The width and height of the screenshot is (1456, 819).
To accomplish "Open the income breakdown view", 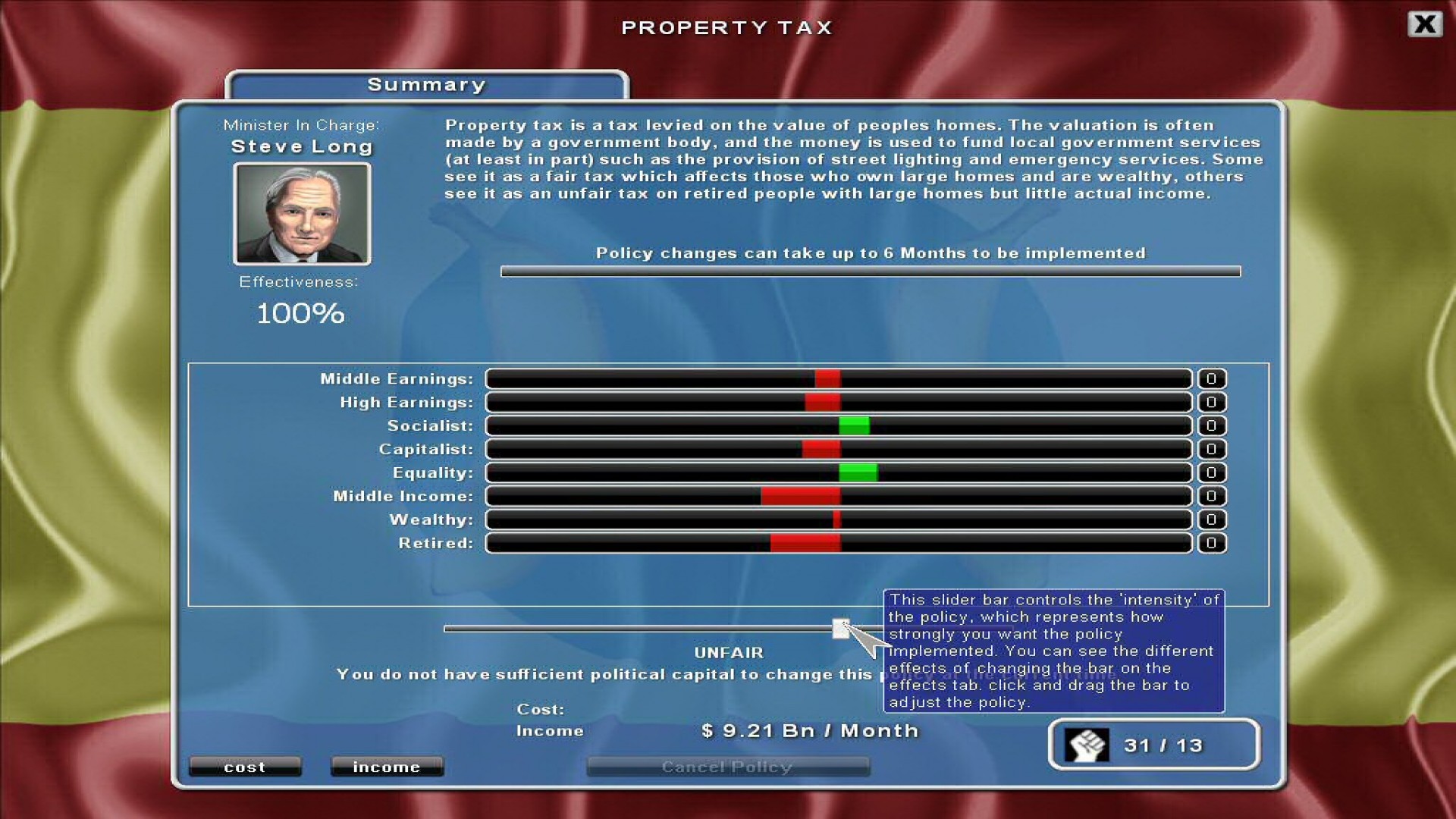I will 387,767.
